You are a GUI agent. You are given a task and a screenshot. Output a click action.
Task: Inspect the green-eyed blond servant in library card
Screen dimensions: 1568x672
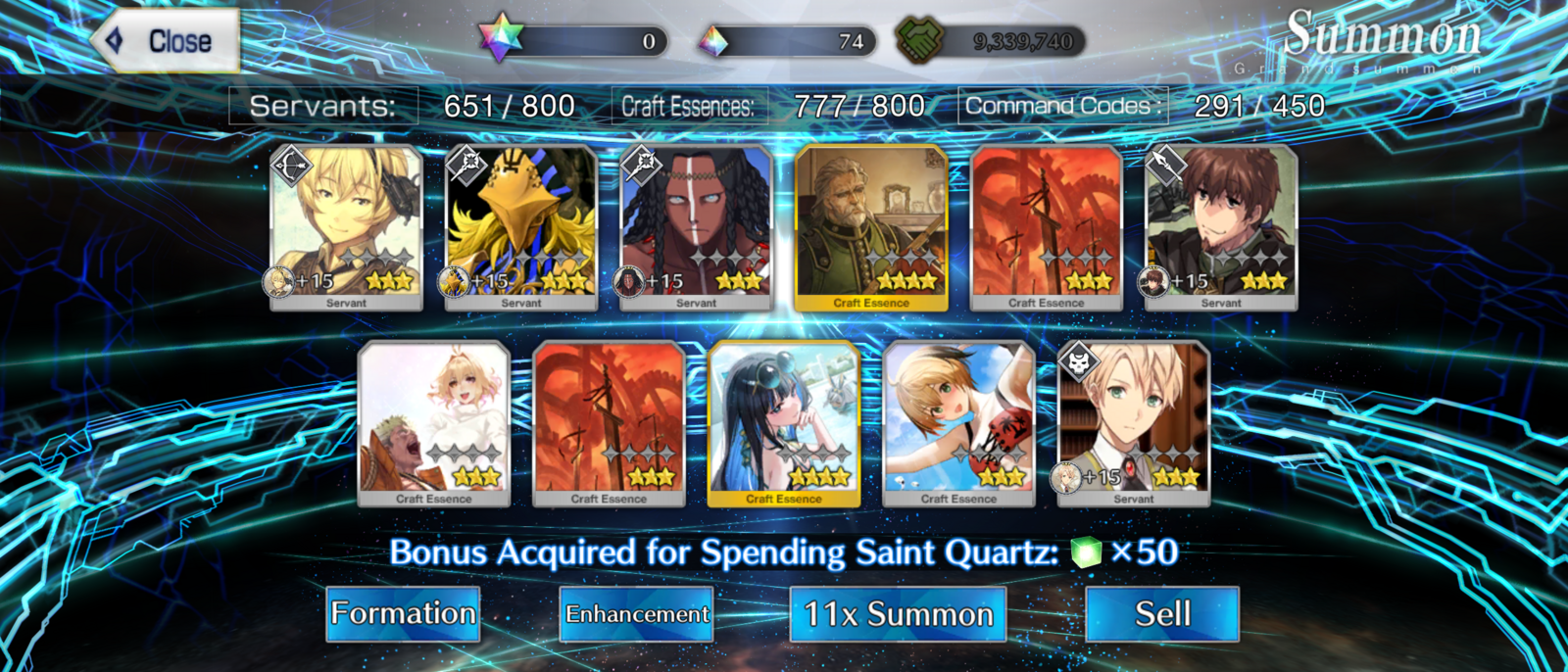click(1134, 423)
